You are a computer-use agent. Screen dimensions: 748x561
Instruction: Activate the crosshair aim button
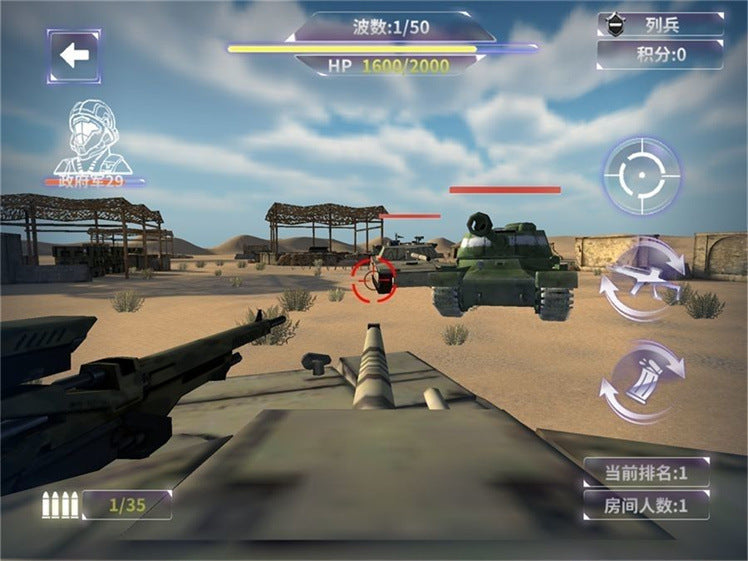641,177
